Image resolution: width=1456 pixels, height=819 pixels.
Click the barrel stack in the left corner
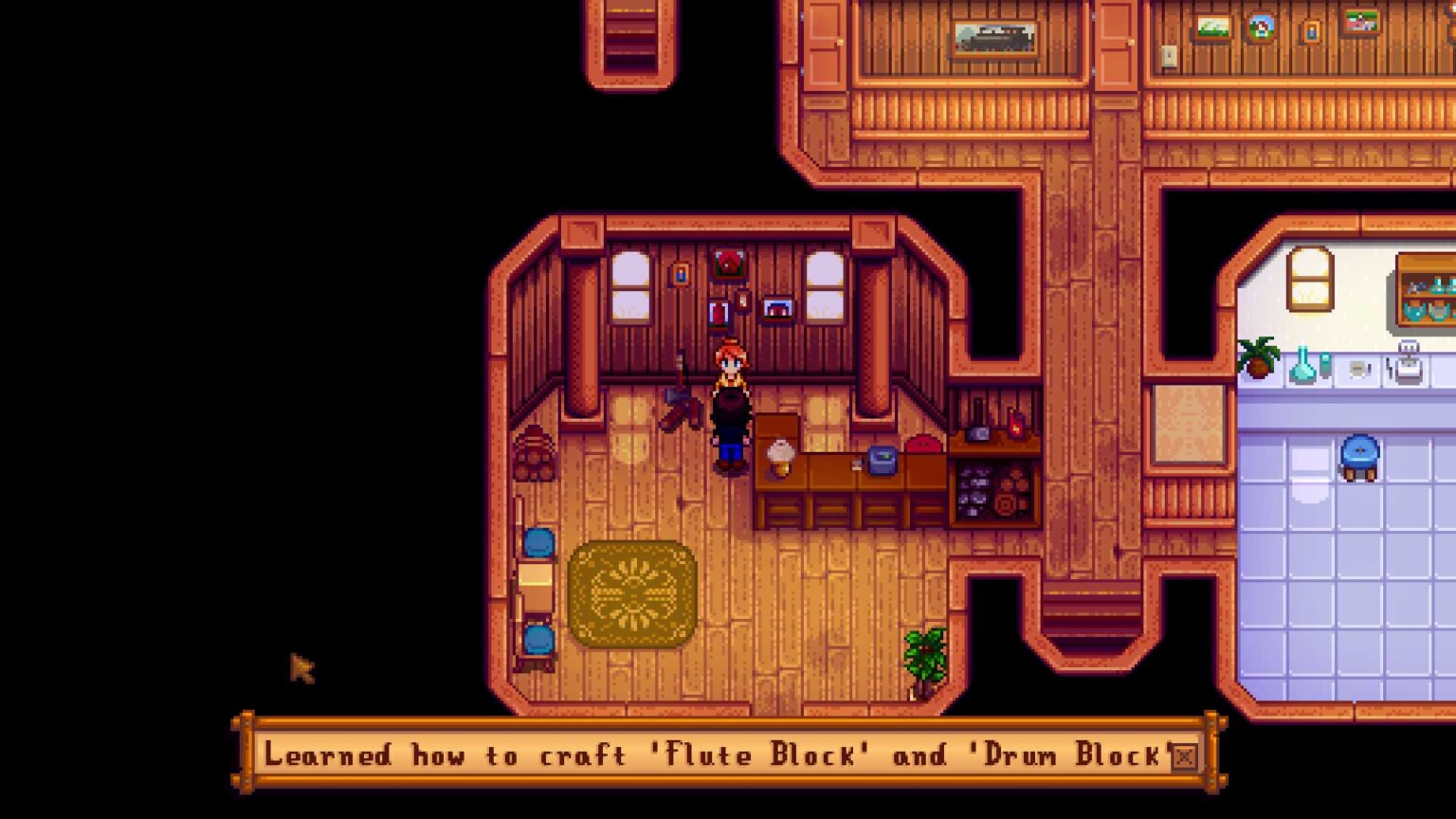pyautogui.click(x=536, y=455)
